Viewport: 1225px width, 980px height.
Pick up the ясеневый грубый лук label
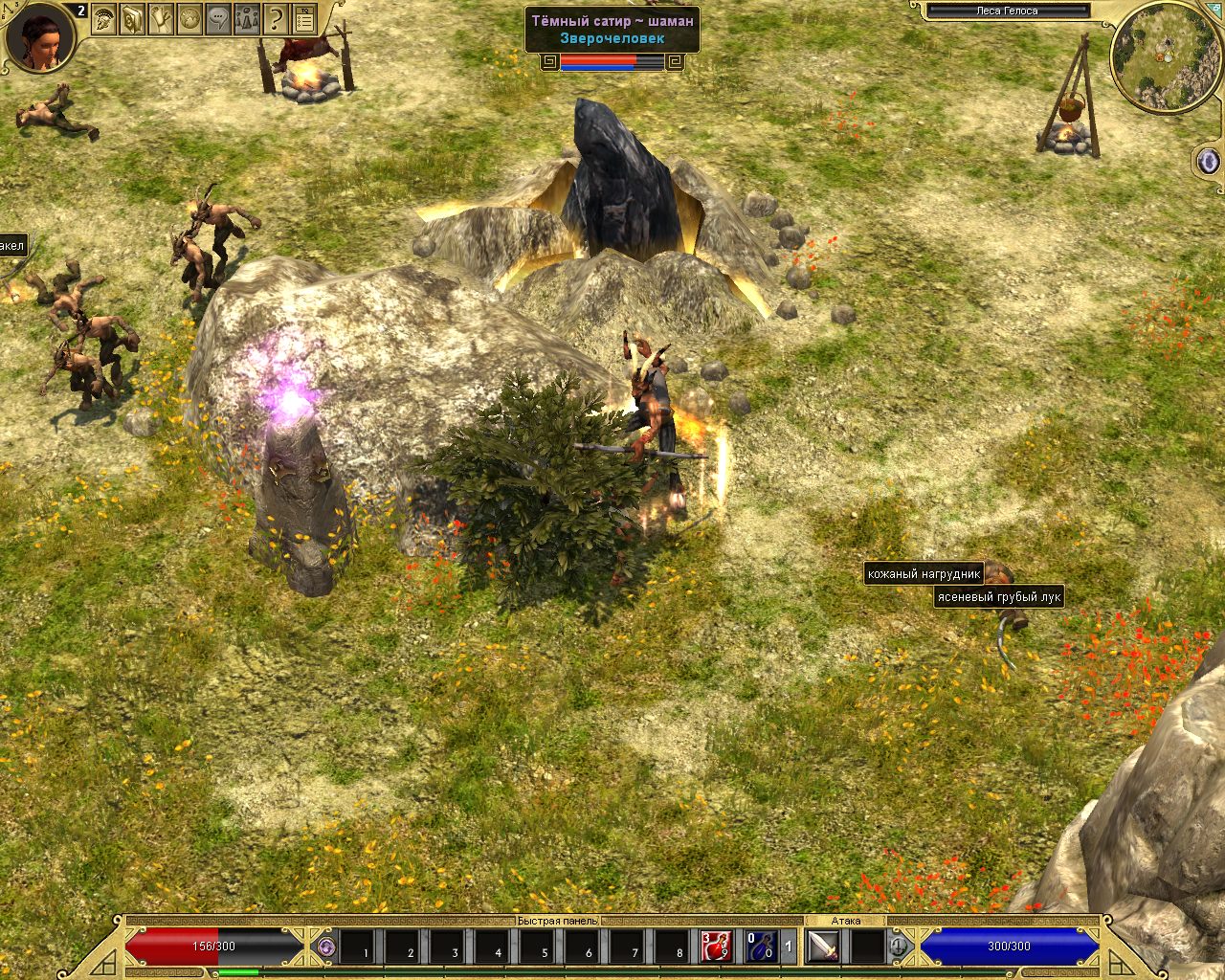coord(999,597)
